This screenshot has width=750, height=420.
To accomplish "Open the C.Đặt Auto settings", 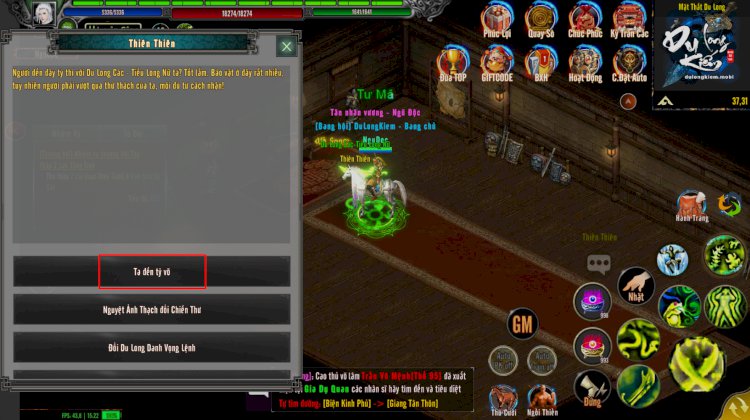I will 629,63.
